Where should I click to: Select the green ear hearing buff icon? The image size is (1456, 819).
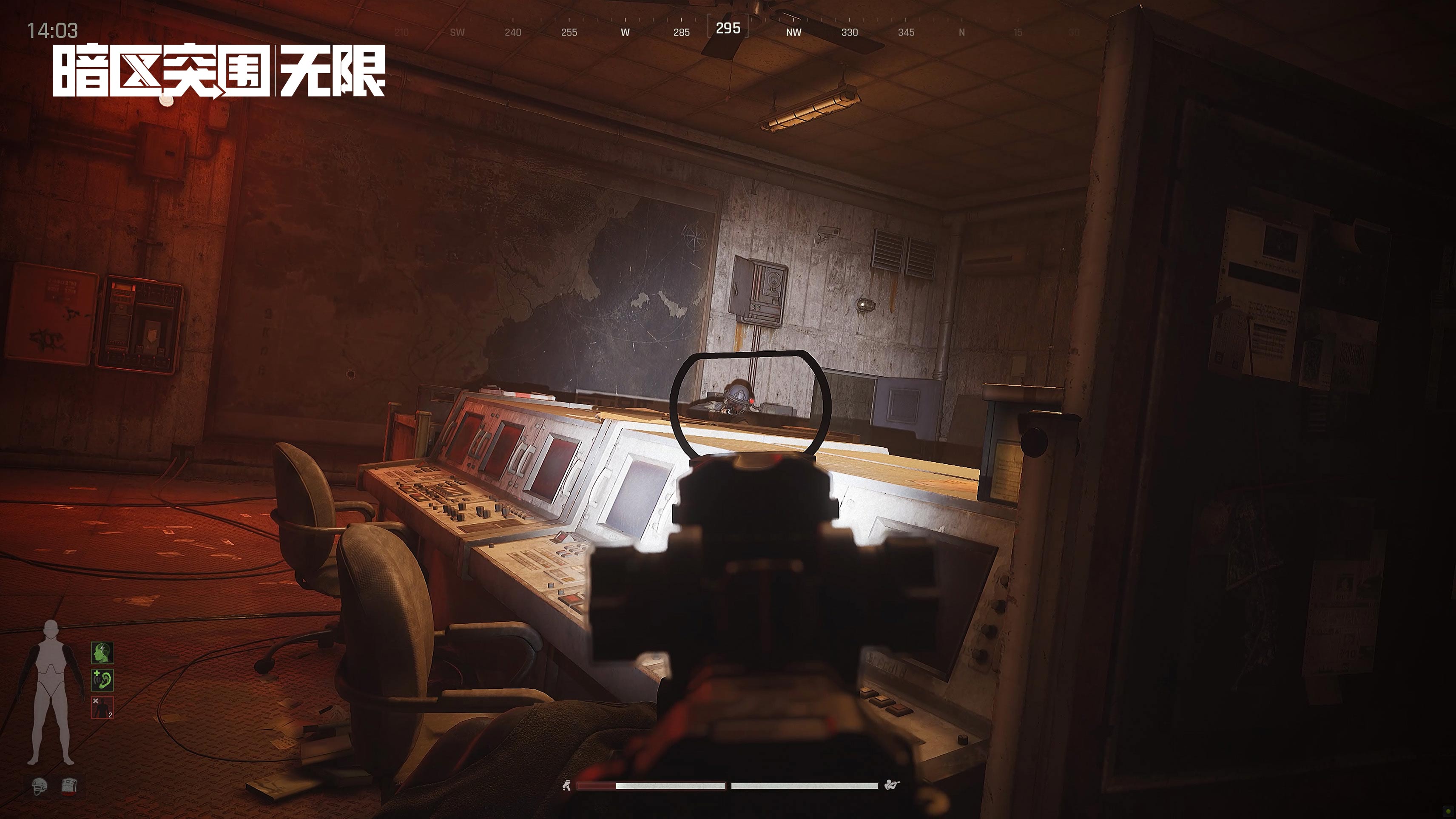102,680
